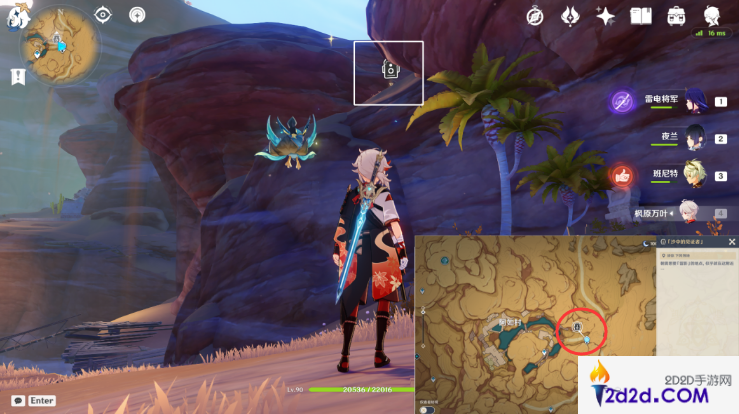Close the inset map quest panel
The image size is (739, 414).
[731, 243]
